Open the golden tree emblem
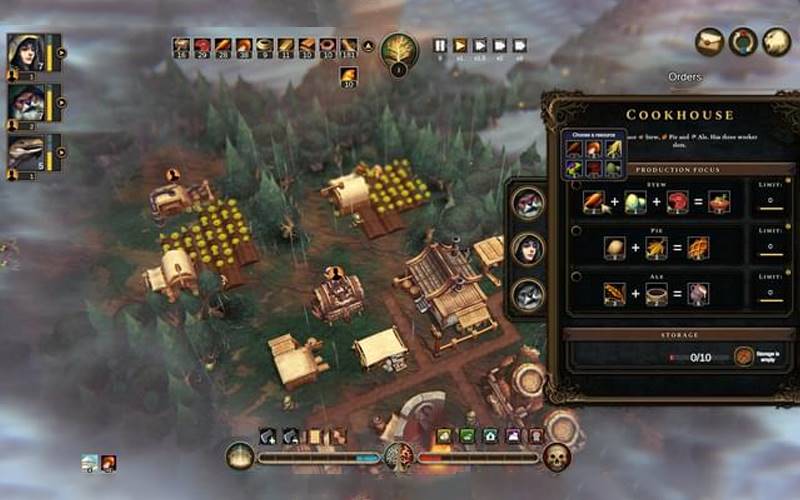 click(x=400, y=50)
